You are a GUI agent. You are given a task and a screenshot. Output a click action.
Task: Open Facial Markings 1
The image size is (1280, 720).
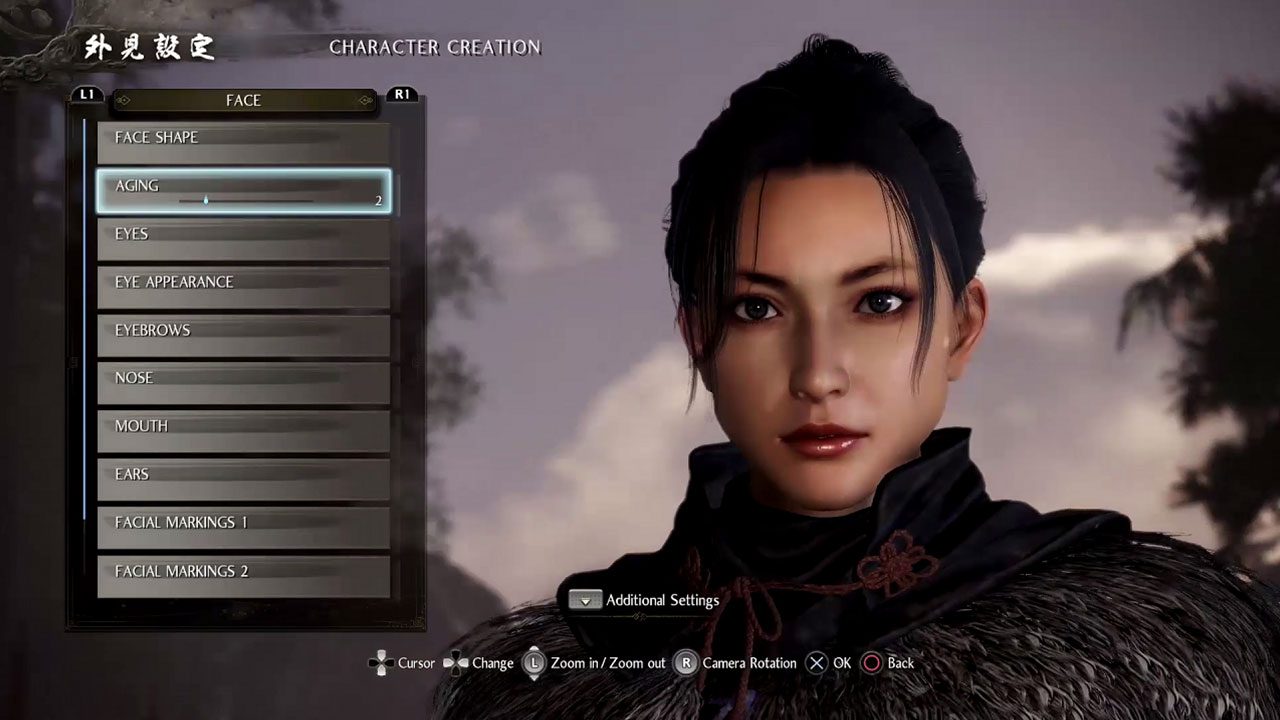[243, 527]
